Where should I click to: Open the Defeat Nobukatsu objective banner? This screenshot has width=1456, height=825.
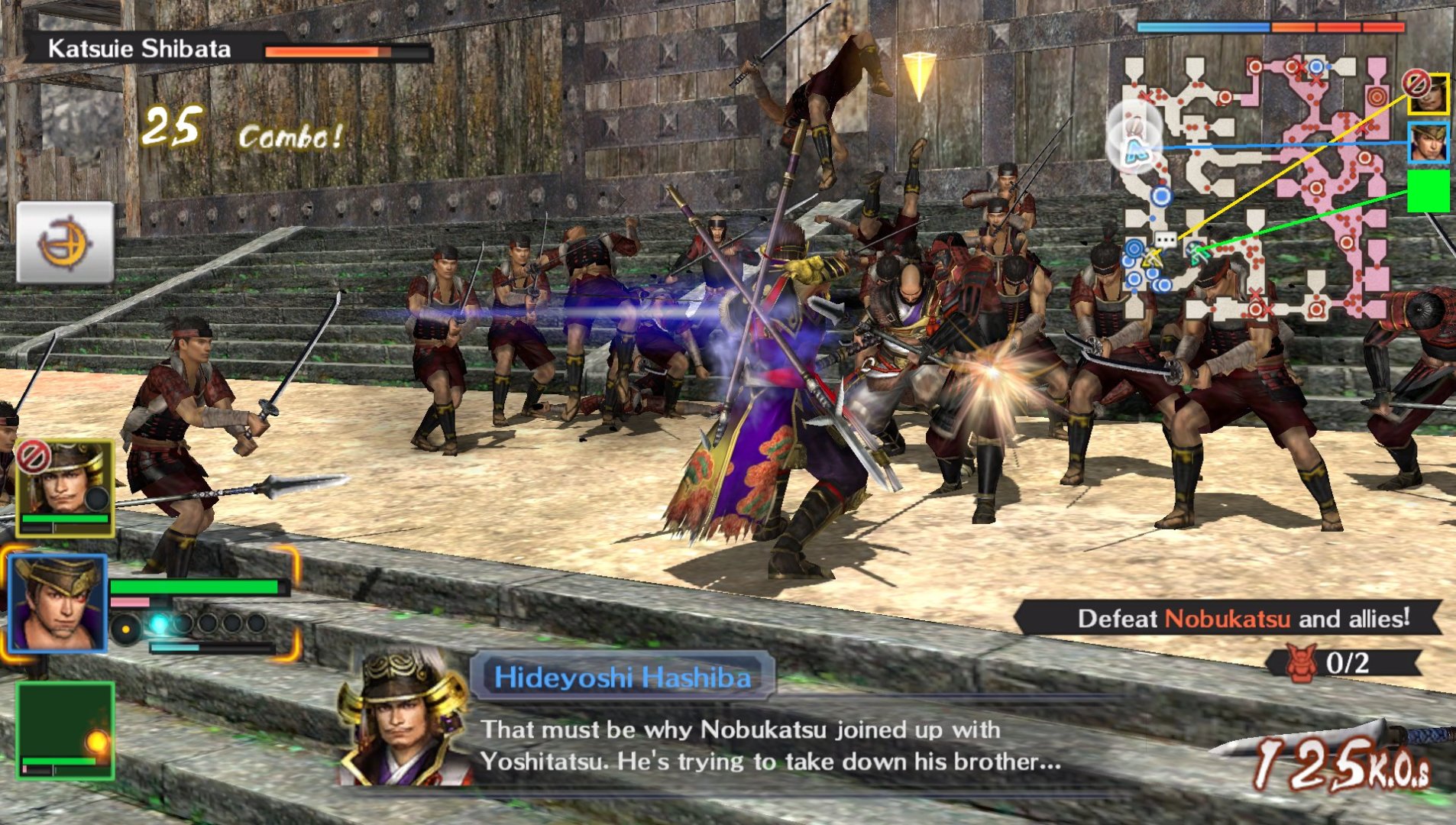pos(1230,618)
